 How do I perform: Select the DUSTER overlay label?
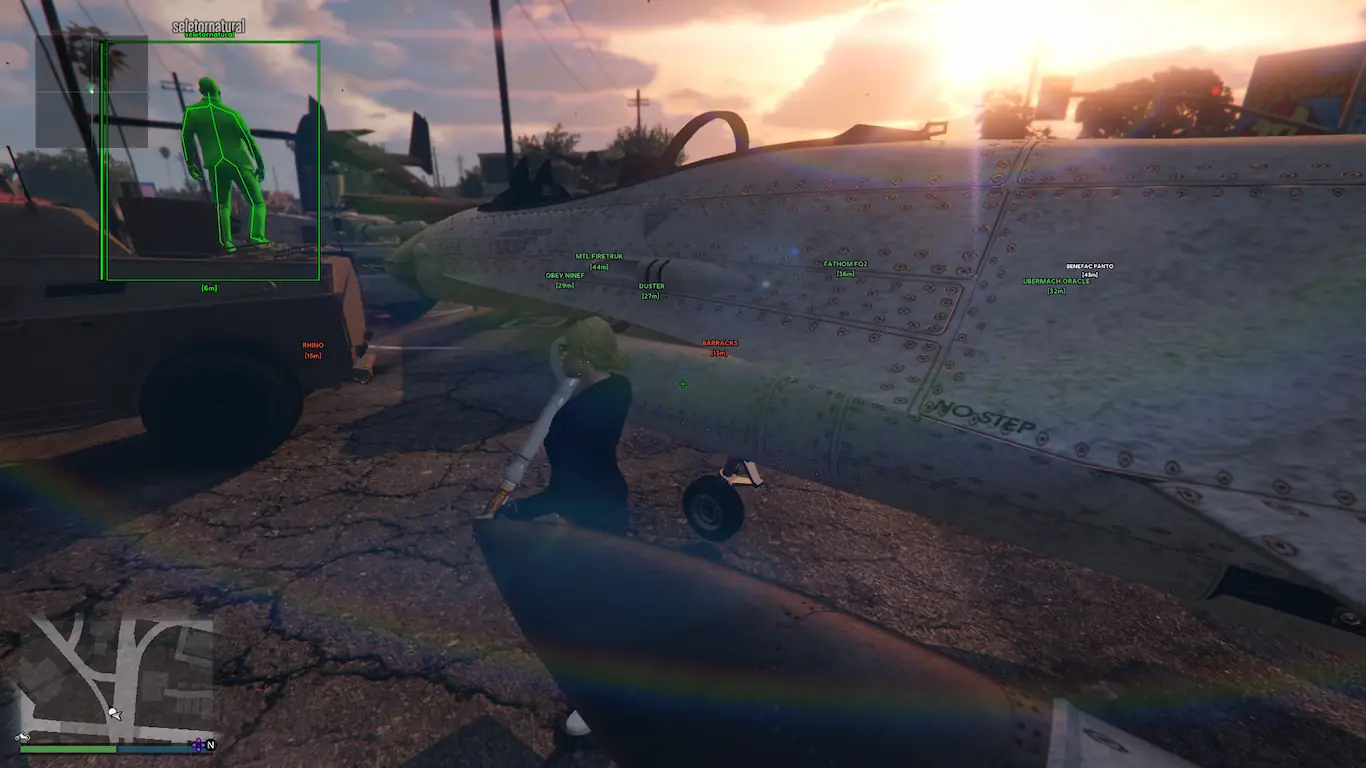pyautogui.click(x=651, y=287)
